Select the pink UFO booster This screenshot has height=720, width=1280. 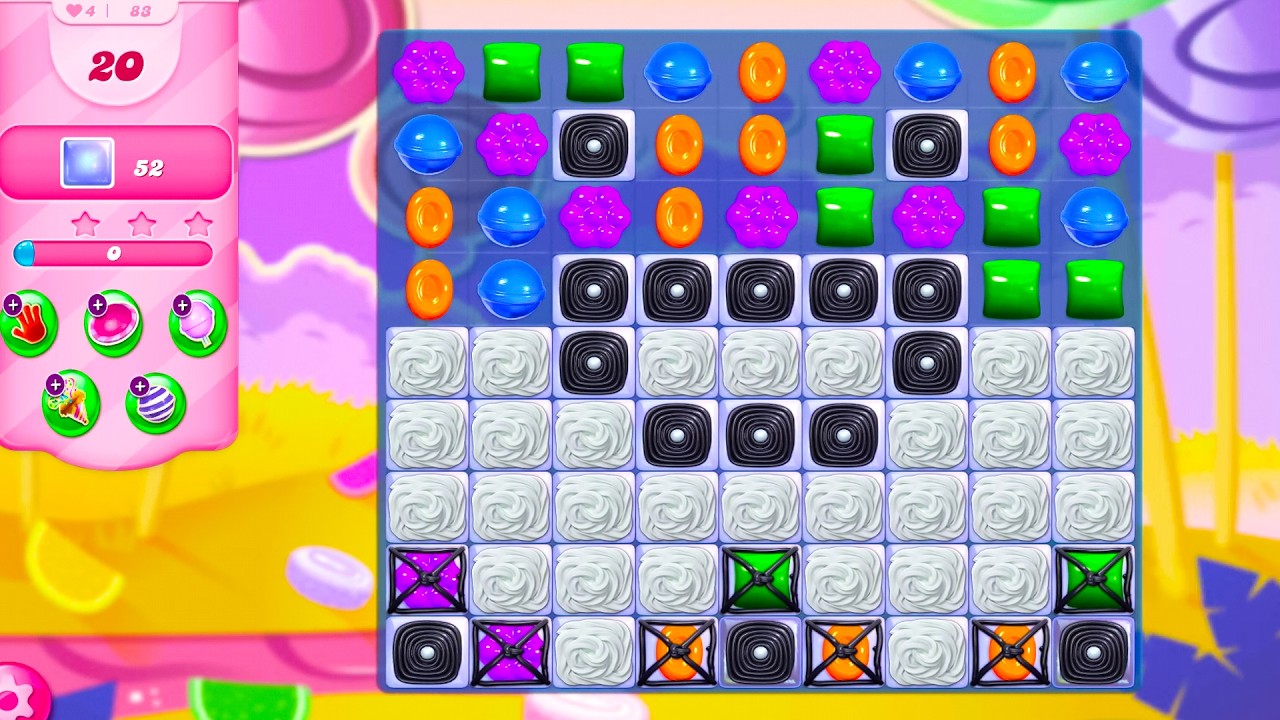pyautogui.click(x=114, y=324)
